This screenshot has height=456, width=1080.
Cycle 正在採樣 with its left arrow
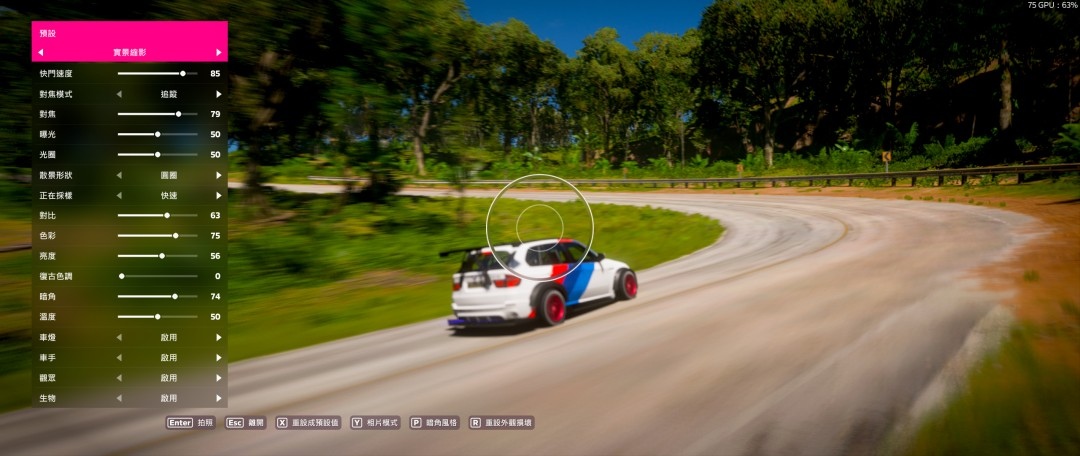coord(119,195)
